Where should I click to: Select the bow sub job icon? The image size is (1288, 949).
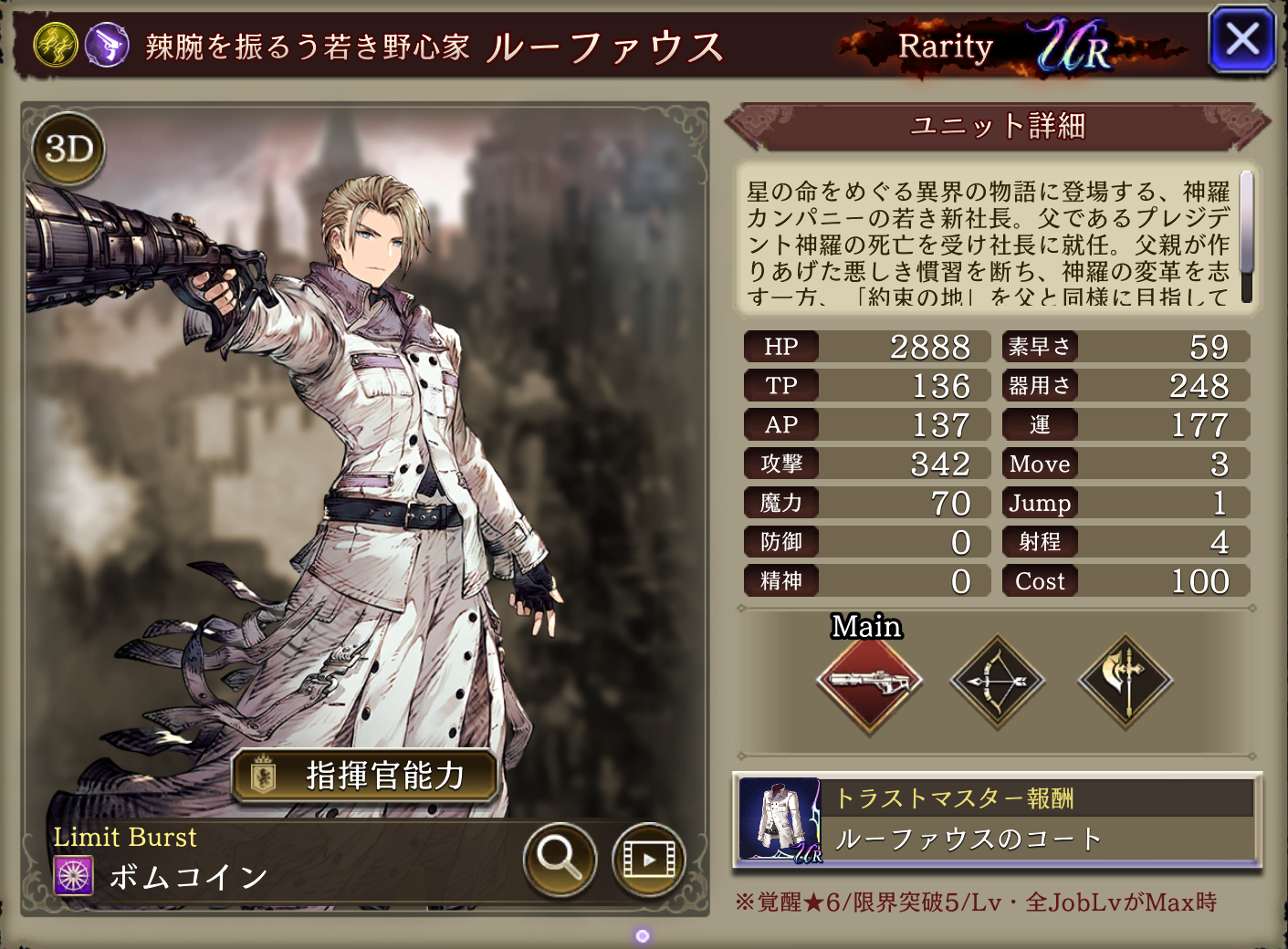[998, 681]
